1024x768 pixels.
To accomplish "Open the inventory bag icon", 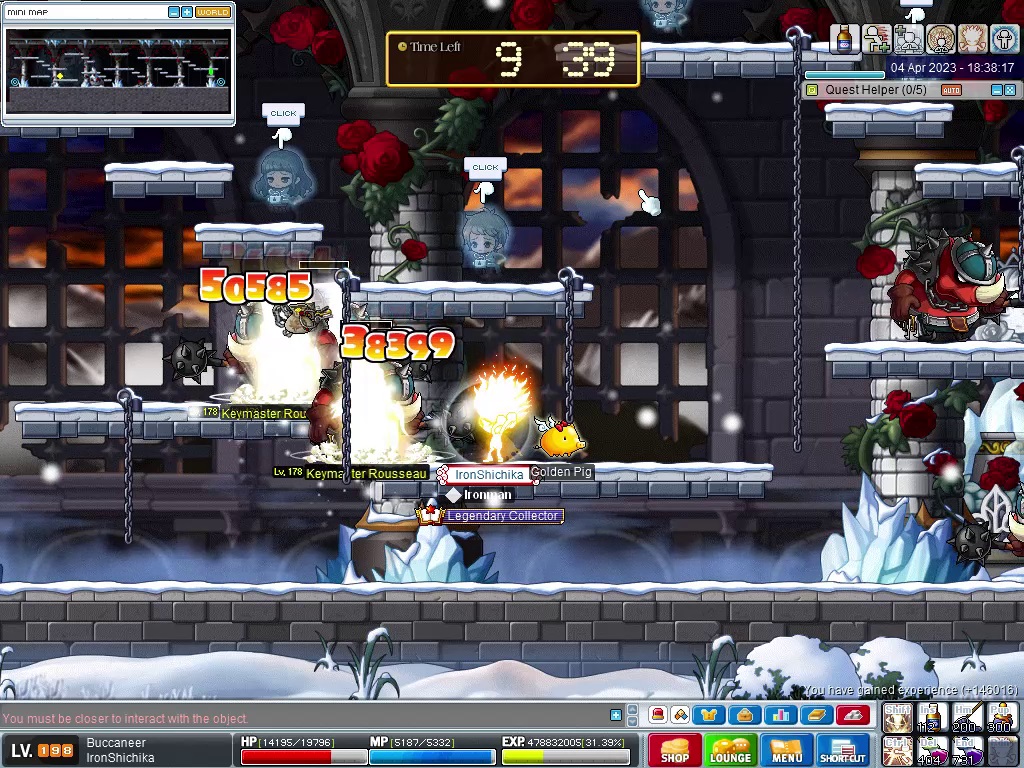I will (744, 715).
